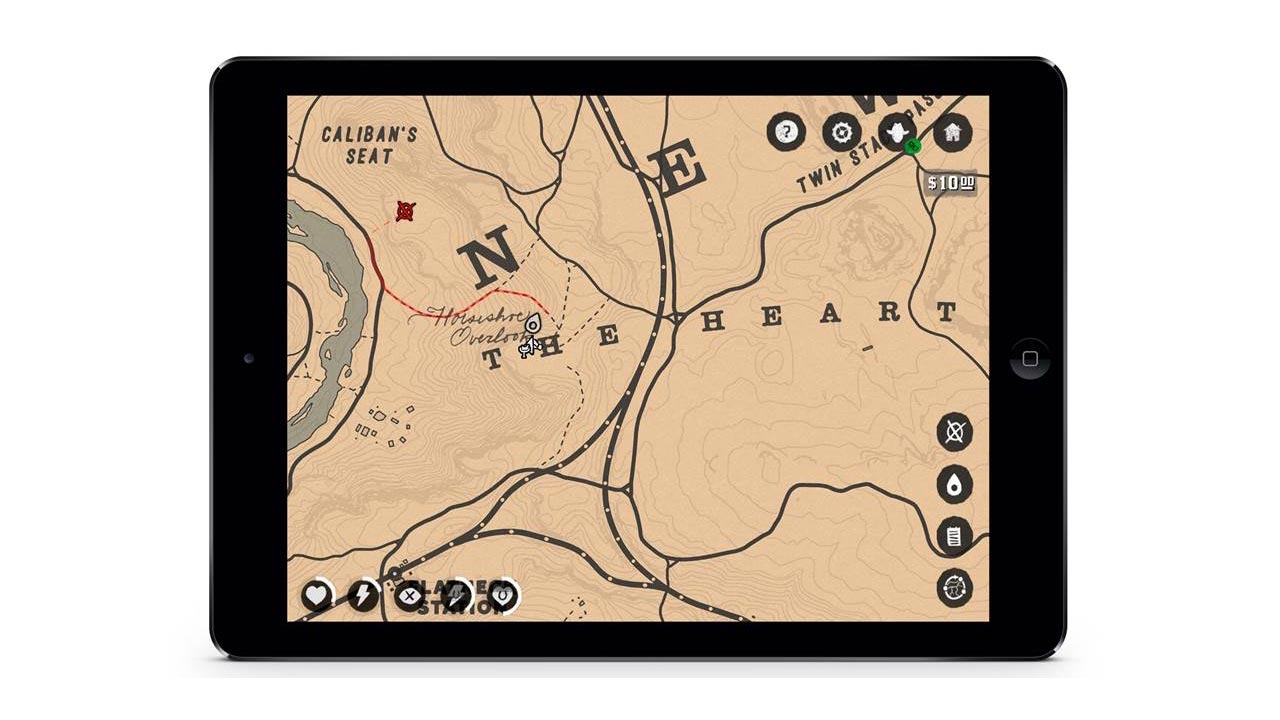Open the notepad journal icon

955,537
